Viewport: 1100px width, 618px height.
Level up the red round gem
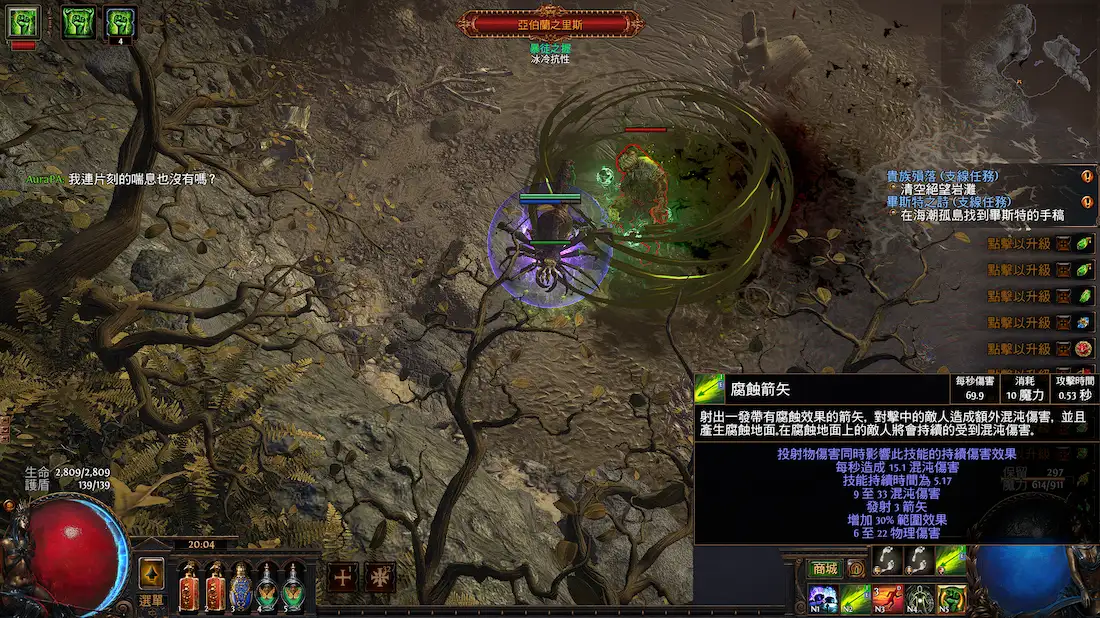click(x=1084, y=349)
